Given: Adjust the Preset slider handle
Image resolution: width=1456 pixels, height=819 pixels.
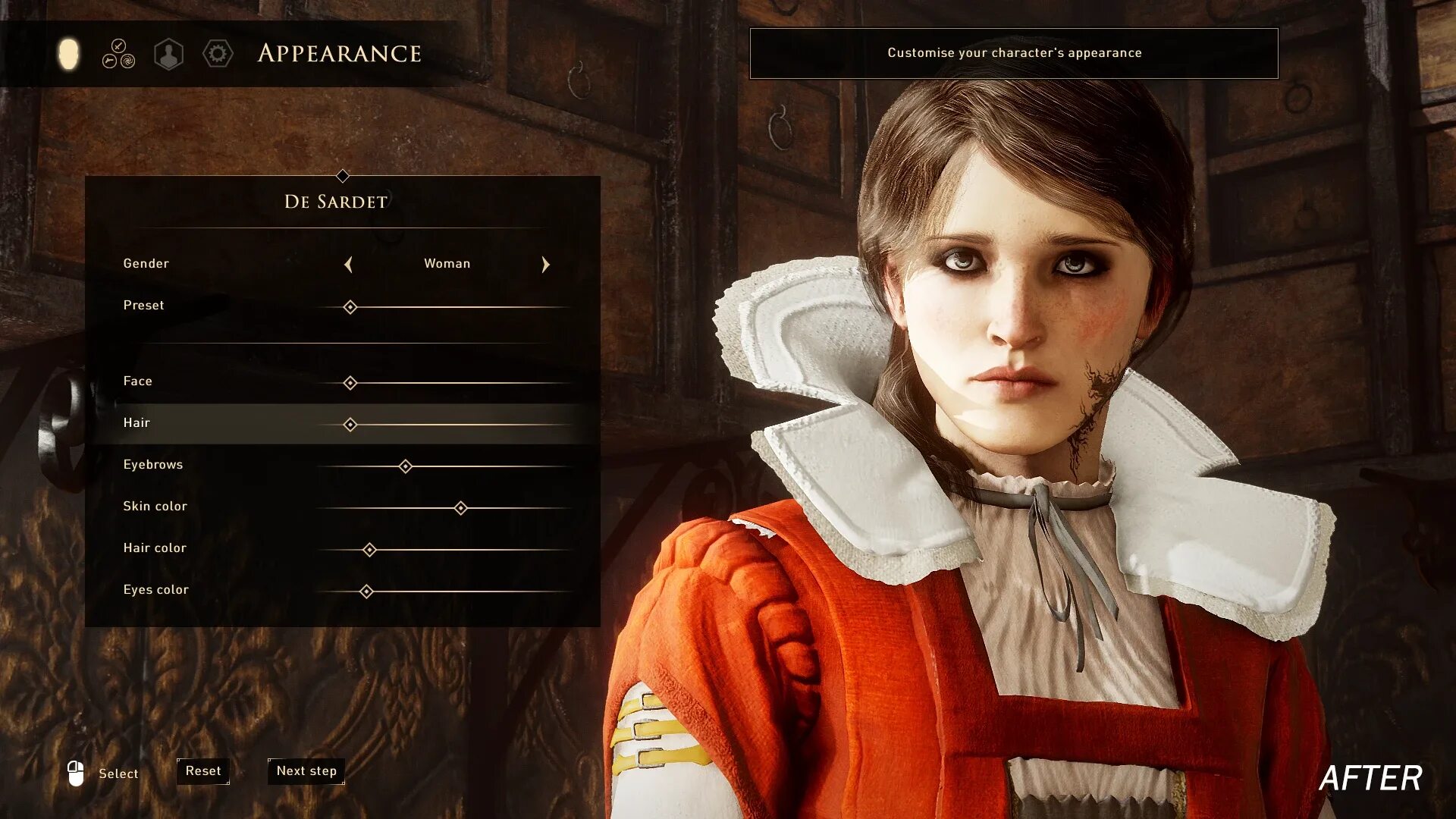Looking at the screenshot, I should tap(350, 307).
